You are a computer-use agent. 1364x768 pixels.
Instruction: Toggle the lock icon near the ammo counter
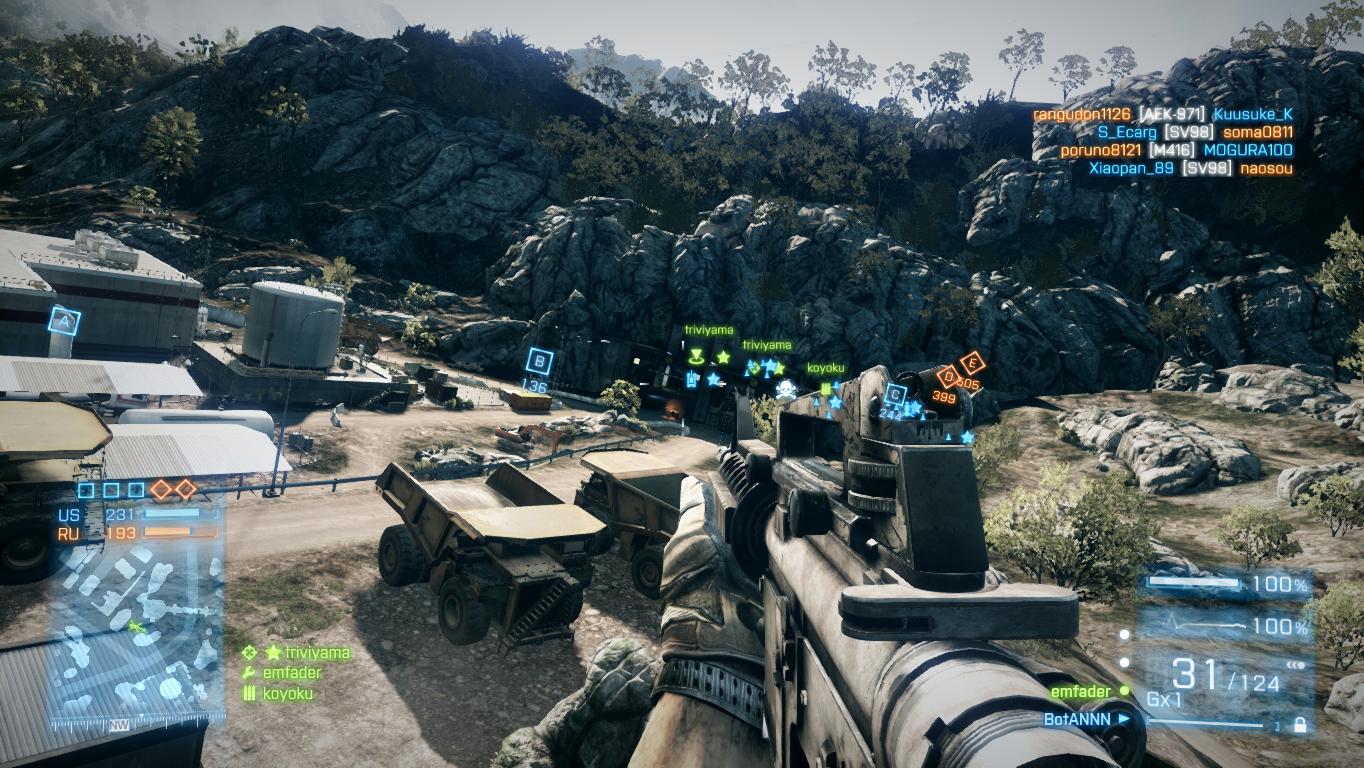[x=1300, y=722]
